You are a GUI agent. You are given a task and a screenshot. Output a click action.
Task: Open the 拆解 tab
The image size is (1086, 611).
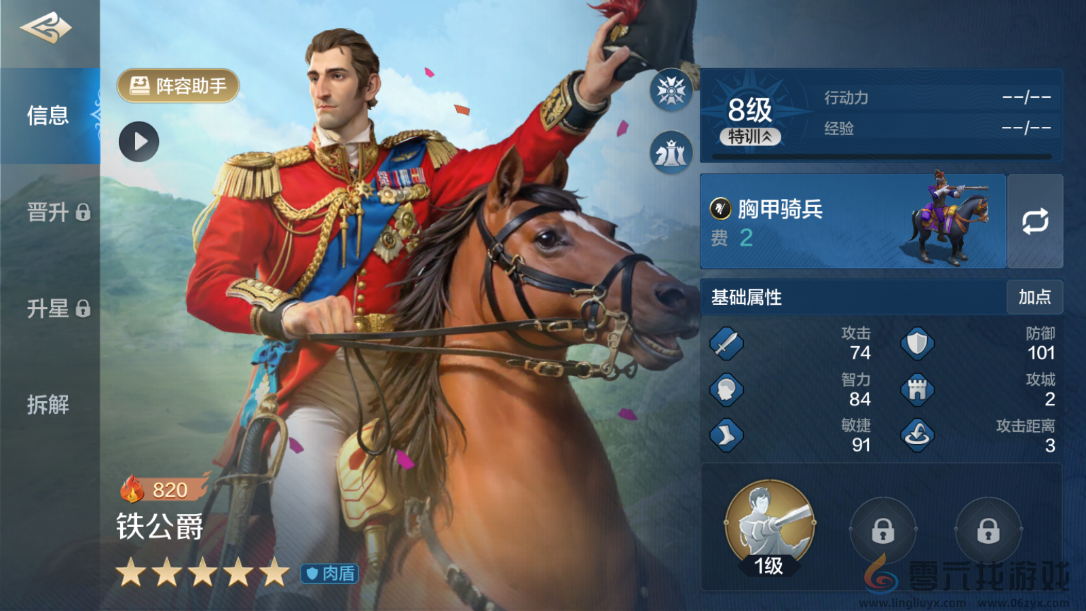(48, 405)
